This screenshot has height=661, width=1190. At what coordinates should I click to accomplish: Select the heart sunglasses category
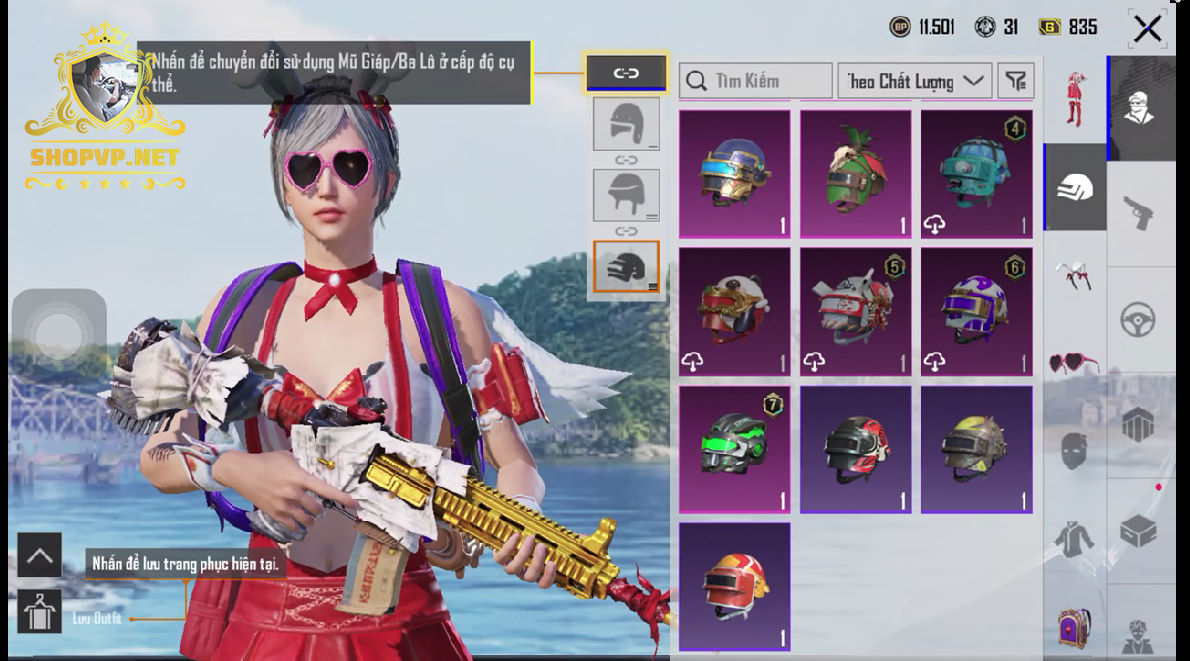pos(1073,362)
